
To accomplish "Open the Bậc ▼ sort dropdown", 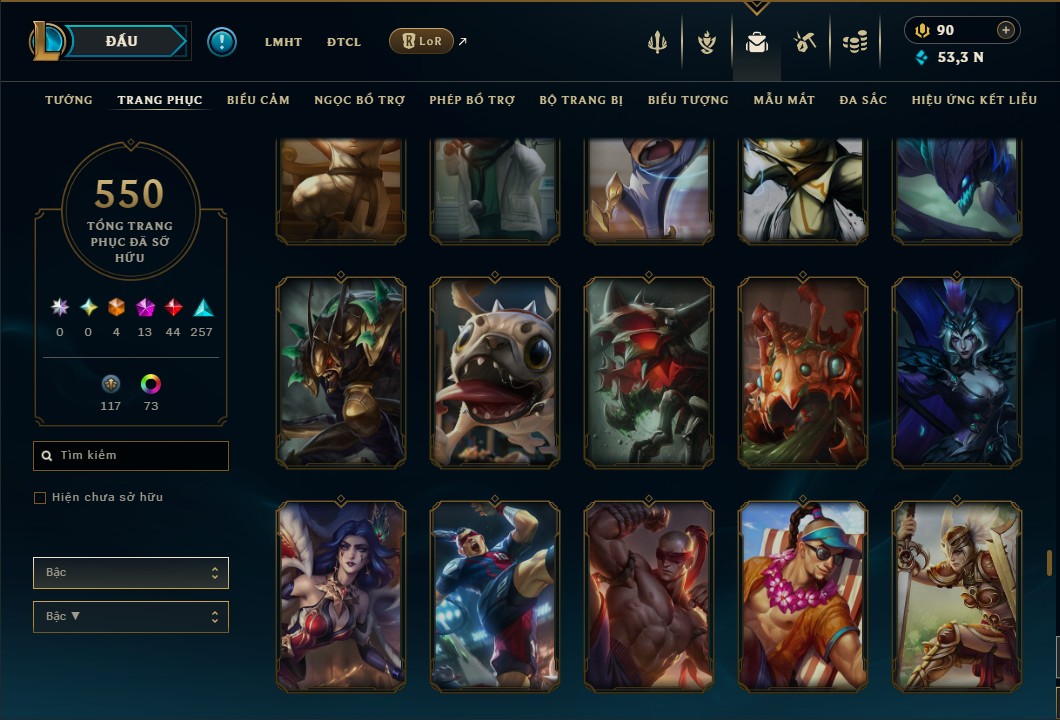I will [x=131, y=616].
